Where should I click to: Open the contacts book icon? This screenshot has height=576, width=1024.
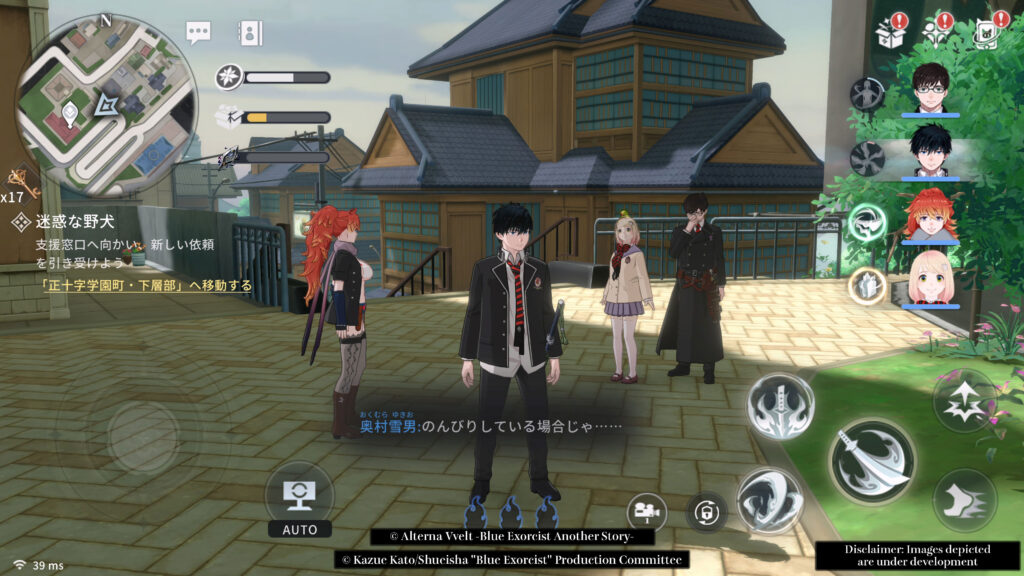click(x=249, y=32)
